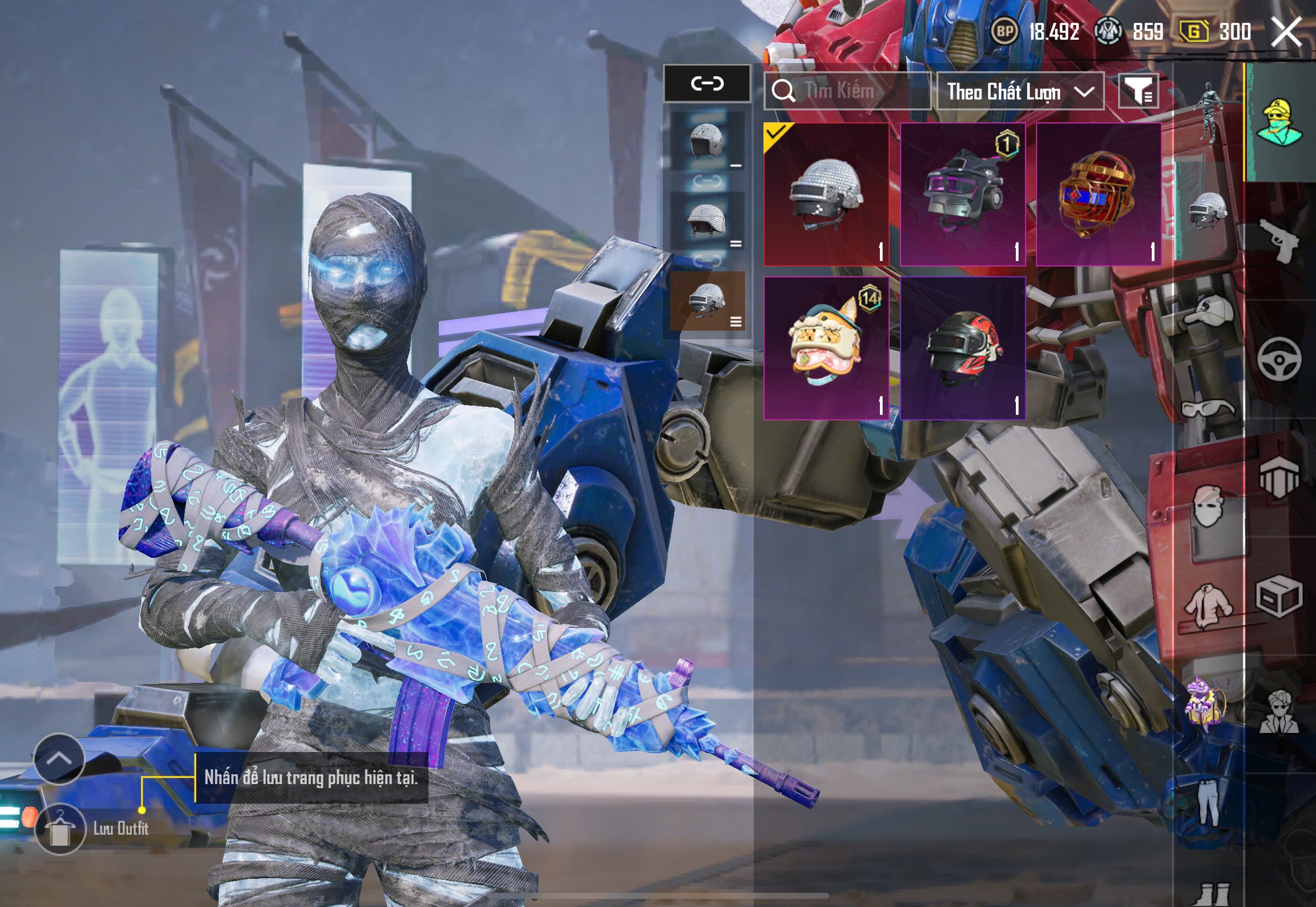
Task: Switch to the box crate tab
Action: coord(1279,597)
